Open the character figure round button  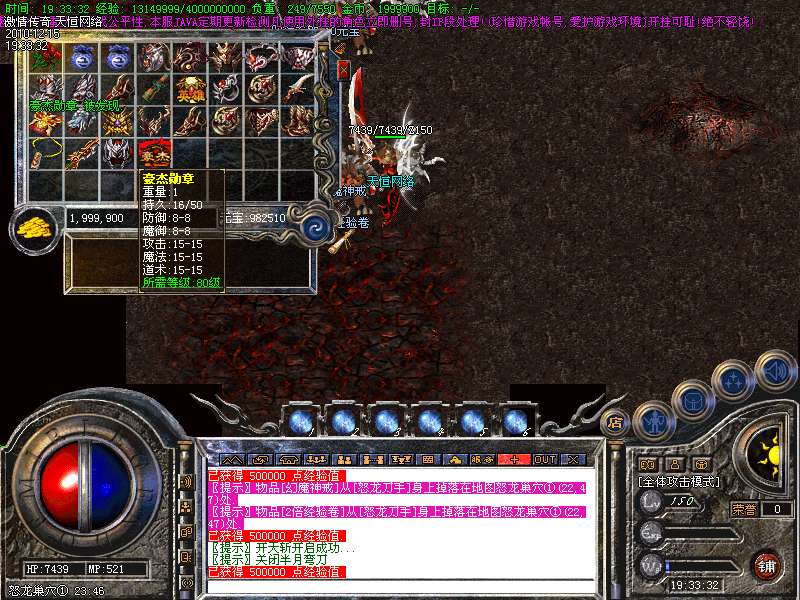click(653, 421)
